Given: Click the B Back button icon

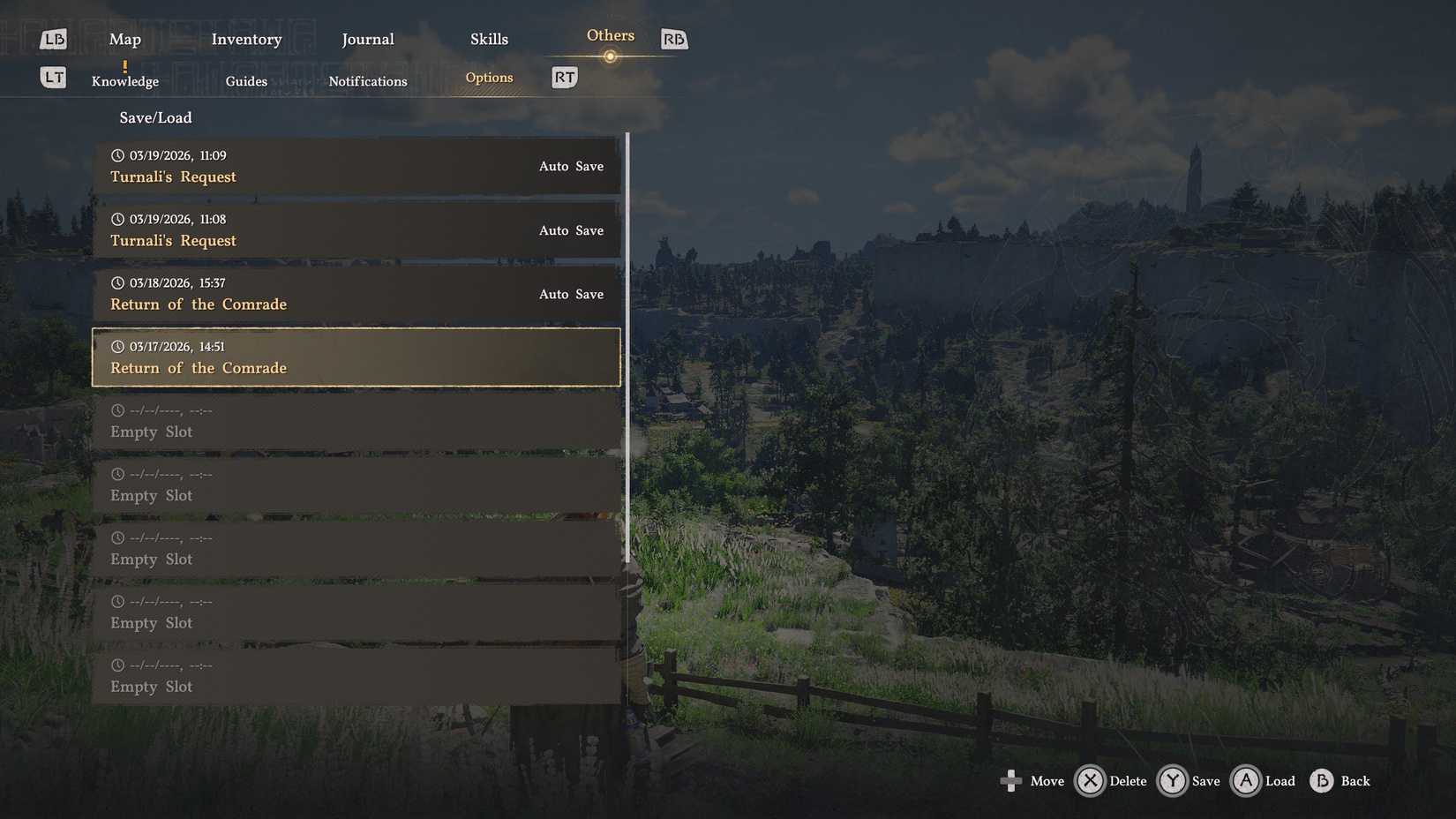Looking at the screenshot, I should 1323,781.
